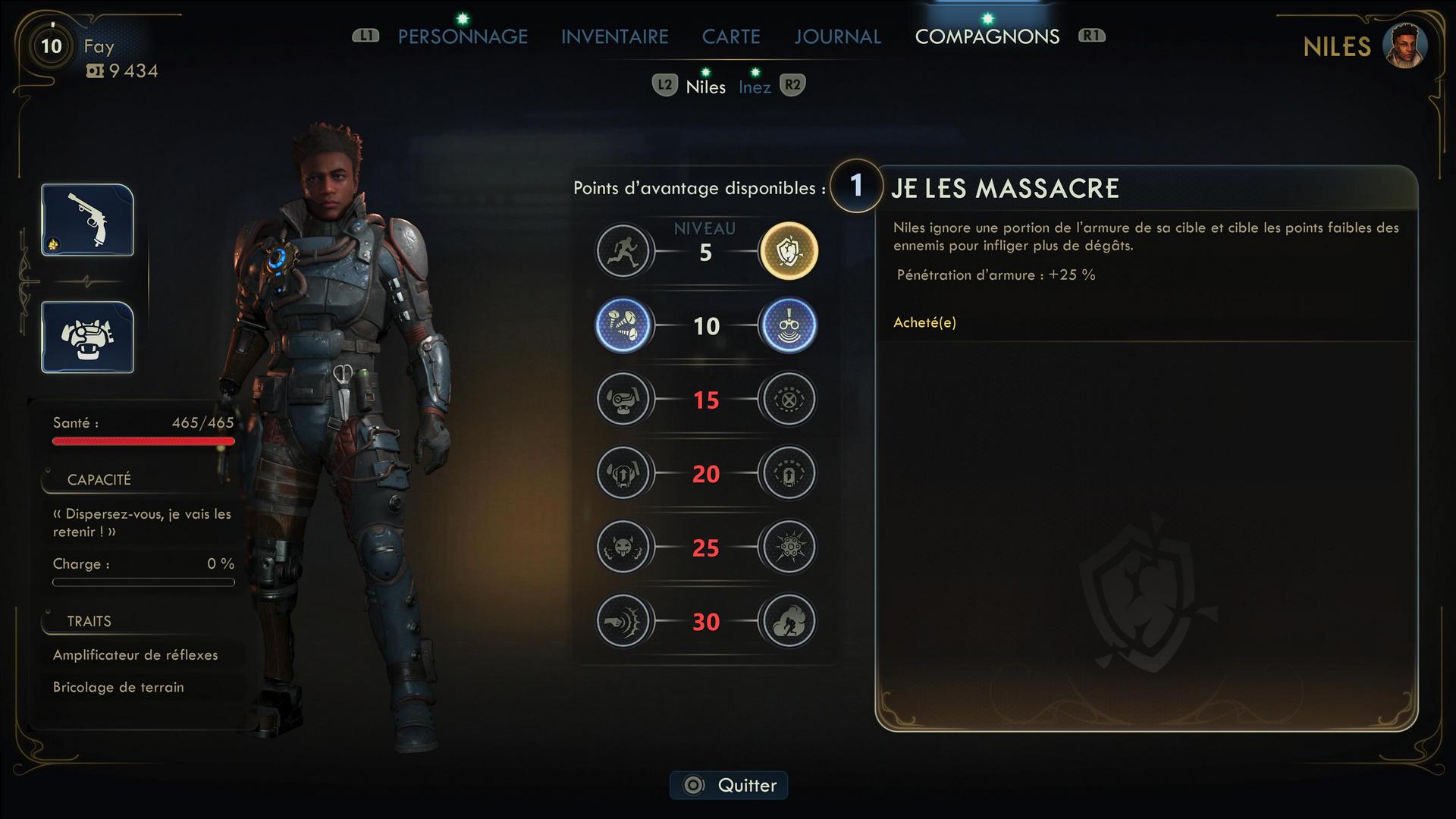Switch to the Inventaire tab
This screenshot has height=819, width=1456.
click(x=614, y=36)
